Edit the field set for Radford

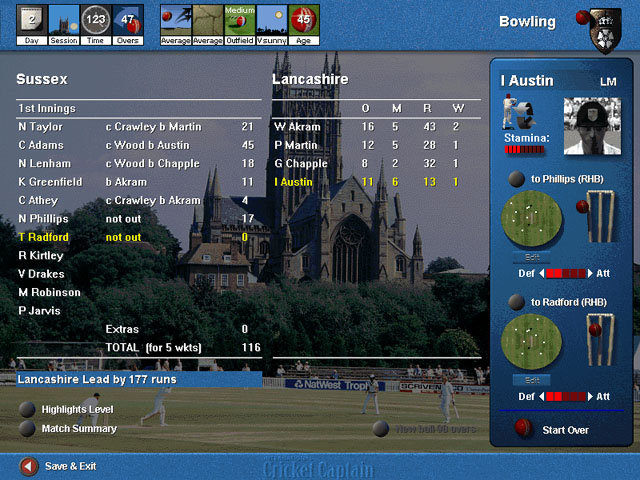532,380
